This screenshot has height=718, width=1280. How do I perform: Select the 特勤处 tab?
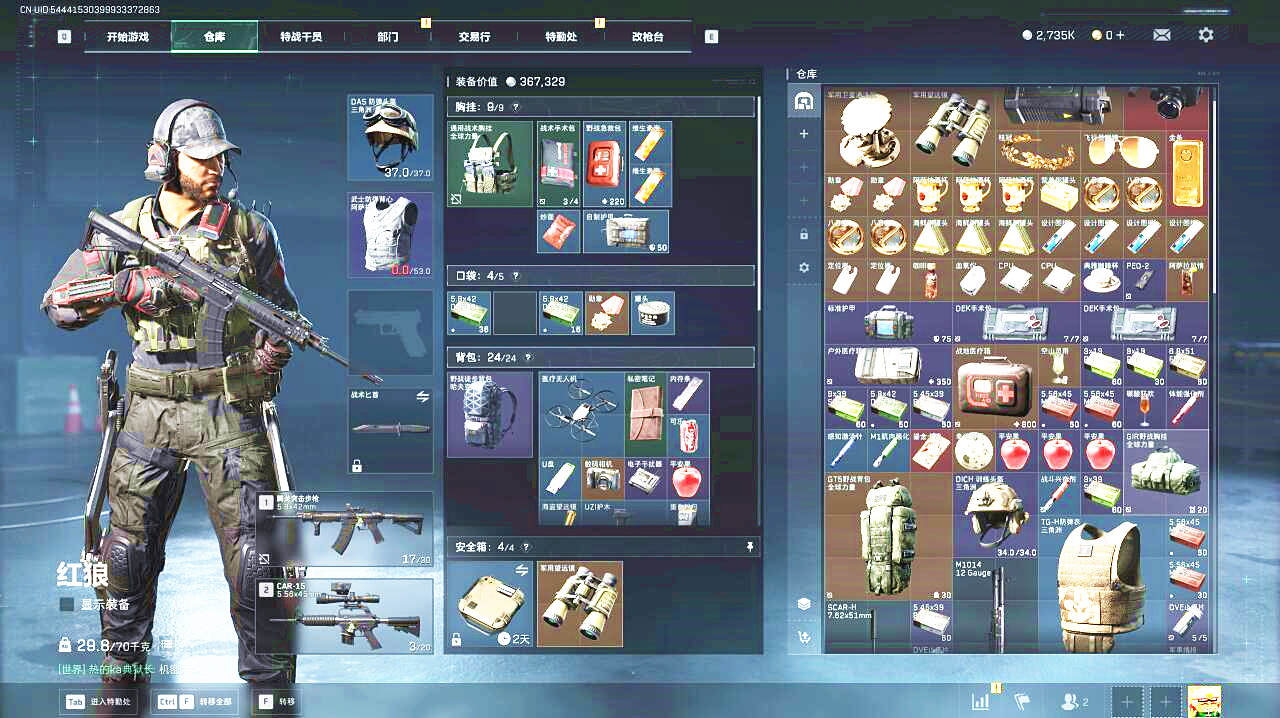561,37
